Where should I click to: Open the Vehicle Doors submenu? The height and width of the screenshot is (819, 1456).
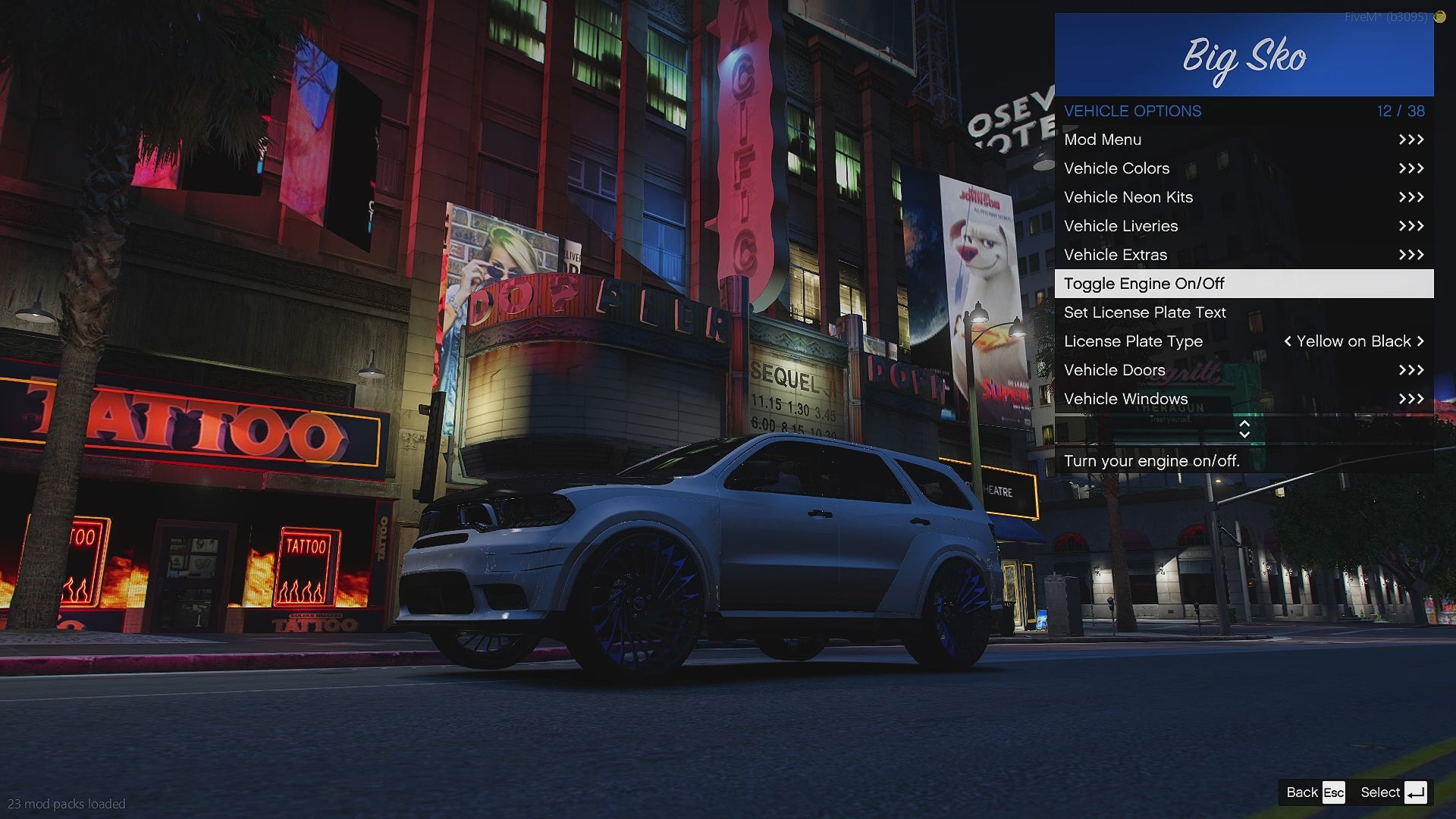point(1244,370)
